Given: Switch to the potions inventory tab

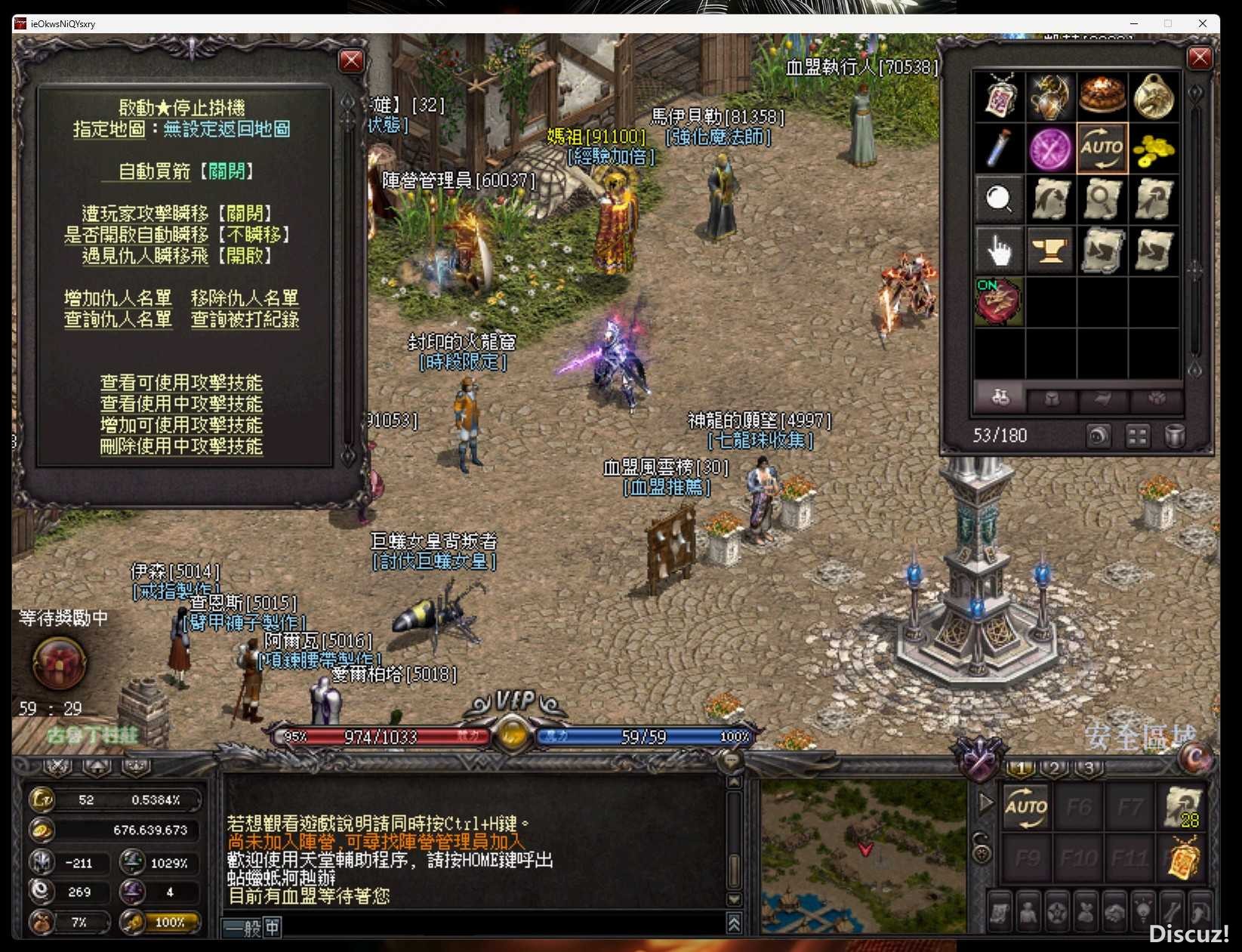Looking at the screenshot, I should [x=1000, y=397].
